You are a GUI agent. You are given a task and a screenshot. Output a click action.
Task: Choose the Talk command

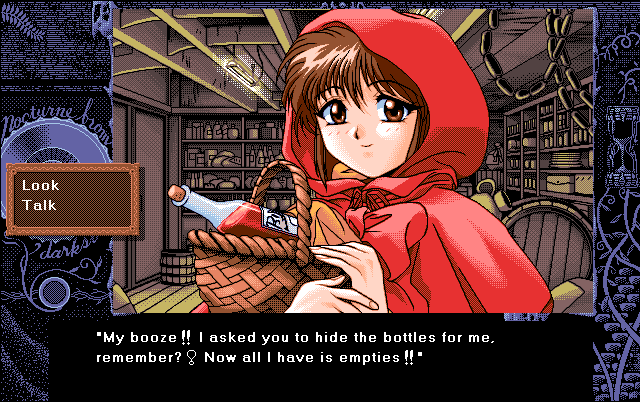coord(39,205)
